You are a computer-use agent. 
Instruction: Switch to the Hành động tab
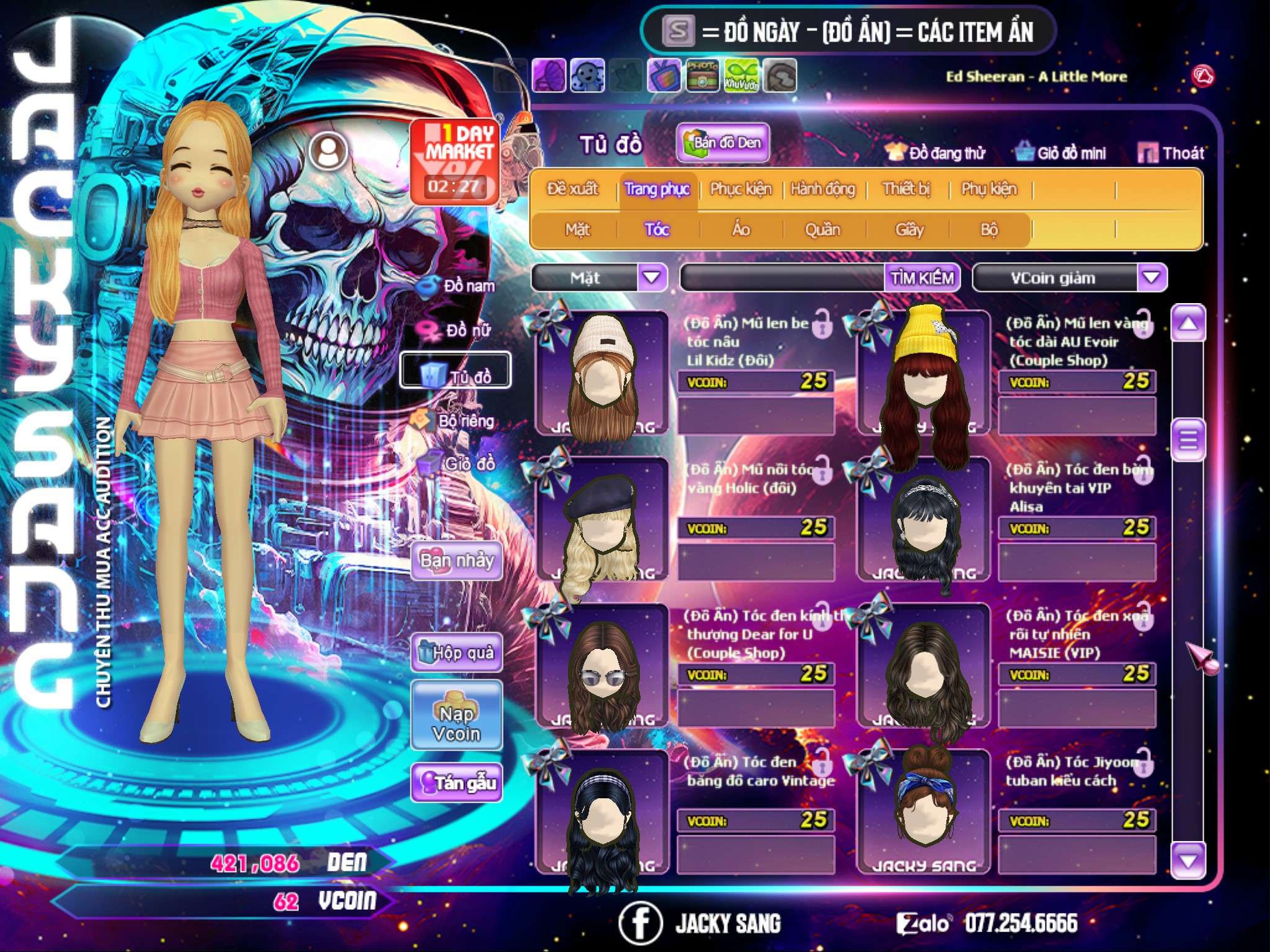[x=823, y=189]
